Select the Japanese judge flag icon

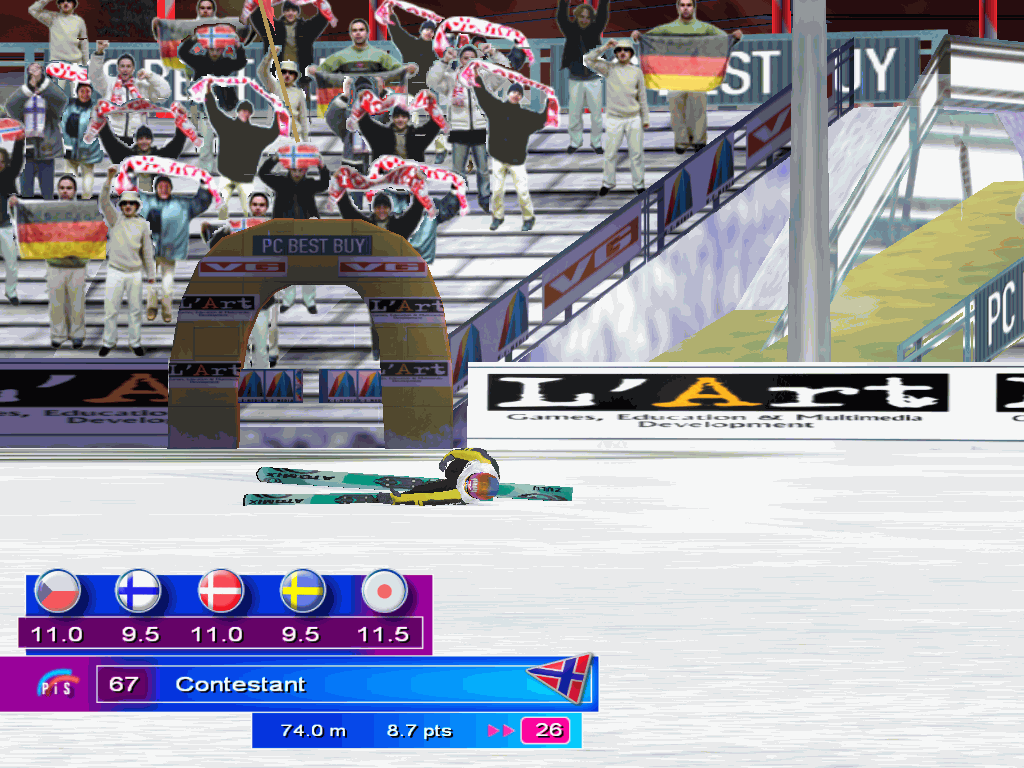click(x=383, y=592)
